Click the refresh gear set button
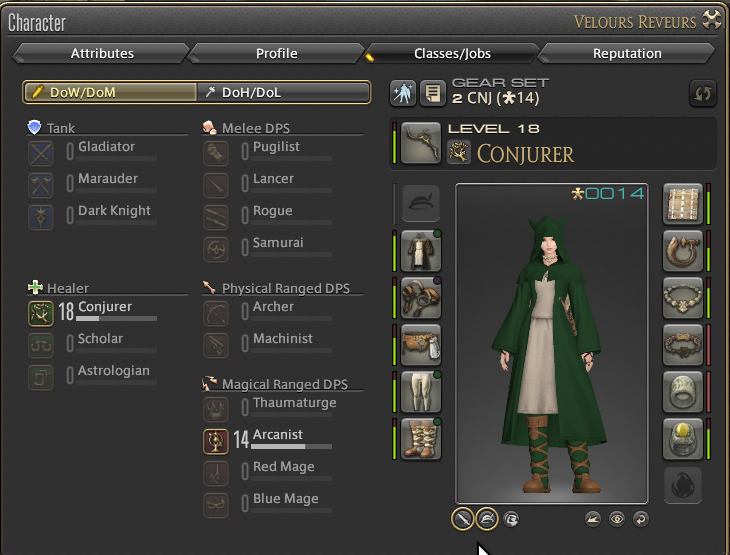 point(703,93)
